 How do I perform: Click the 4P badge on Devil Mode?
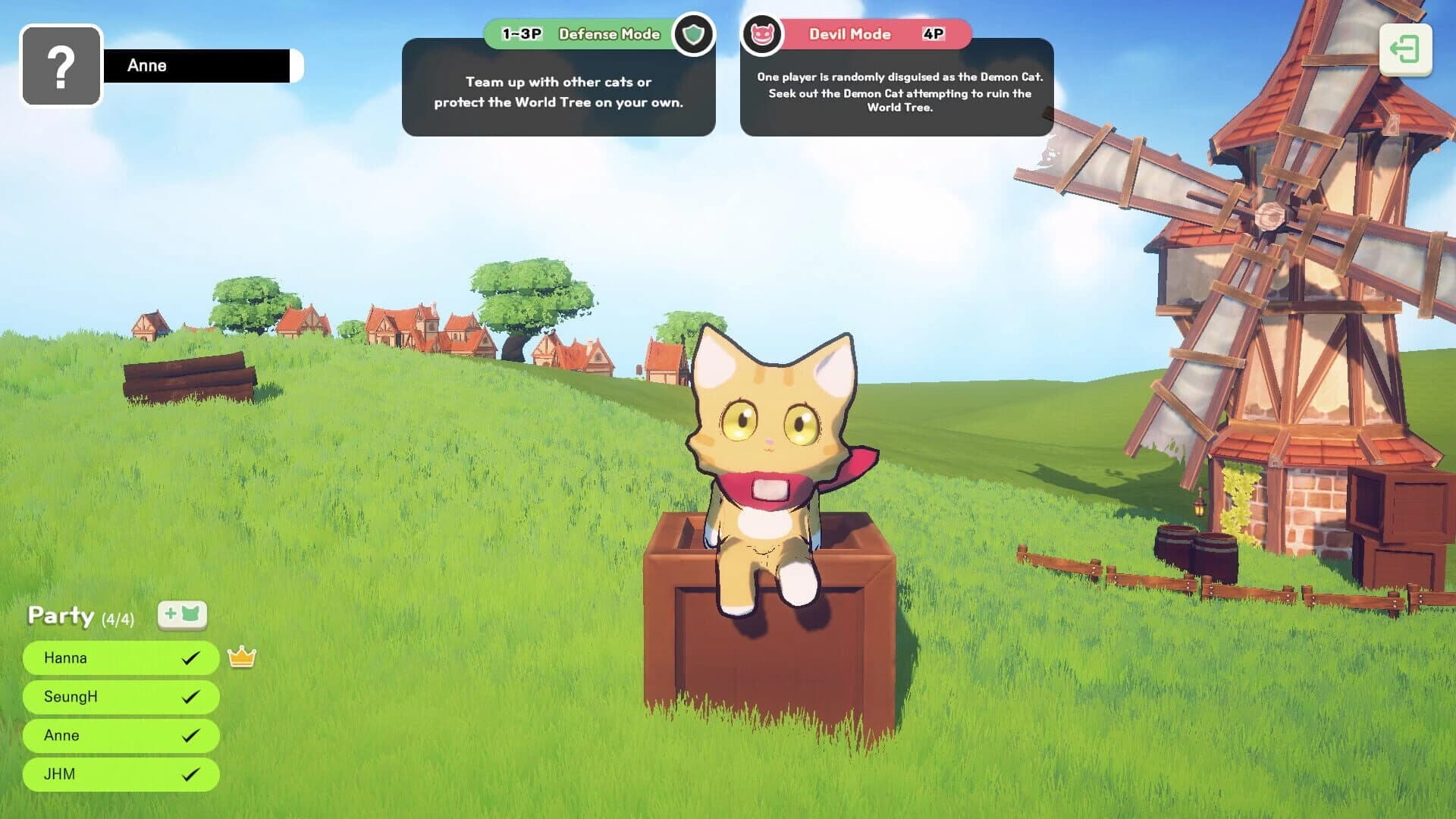click(x=934, y=33)
